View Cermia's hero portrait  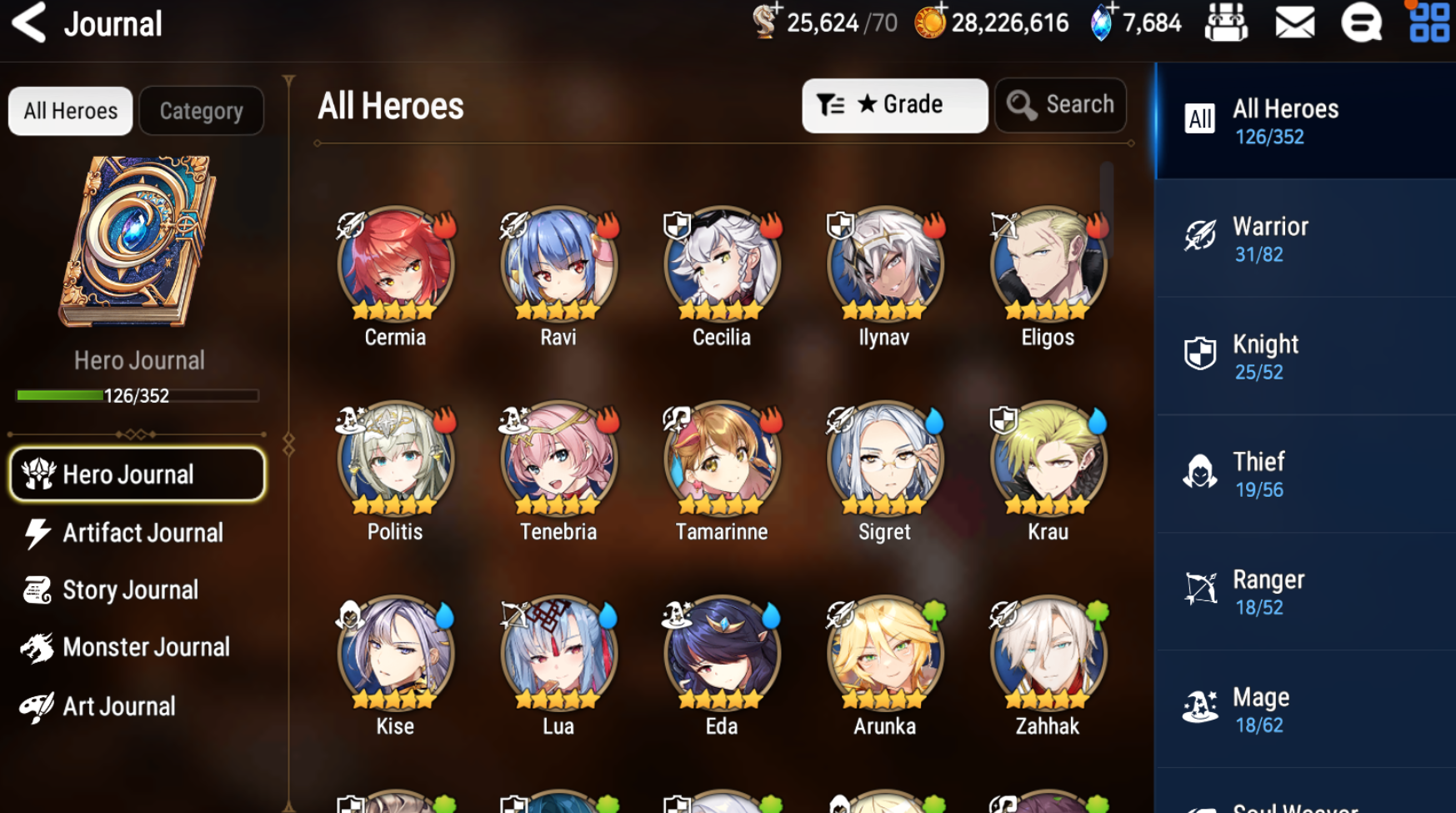pos(395,265)
